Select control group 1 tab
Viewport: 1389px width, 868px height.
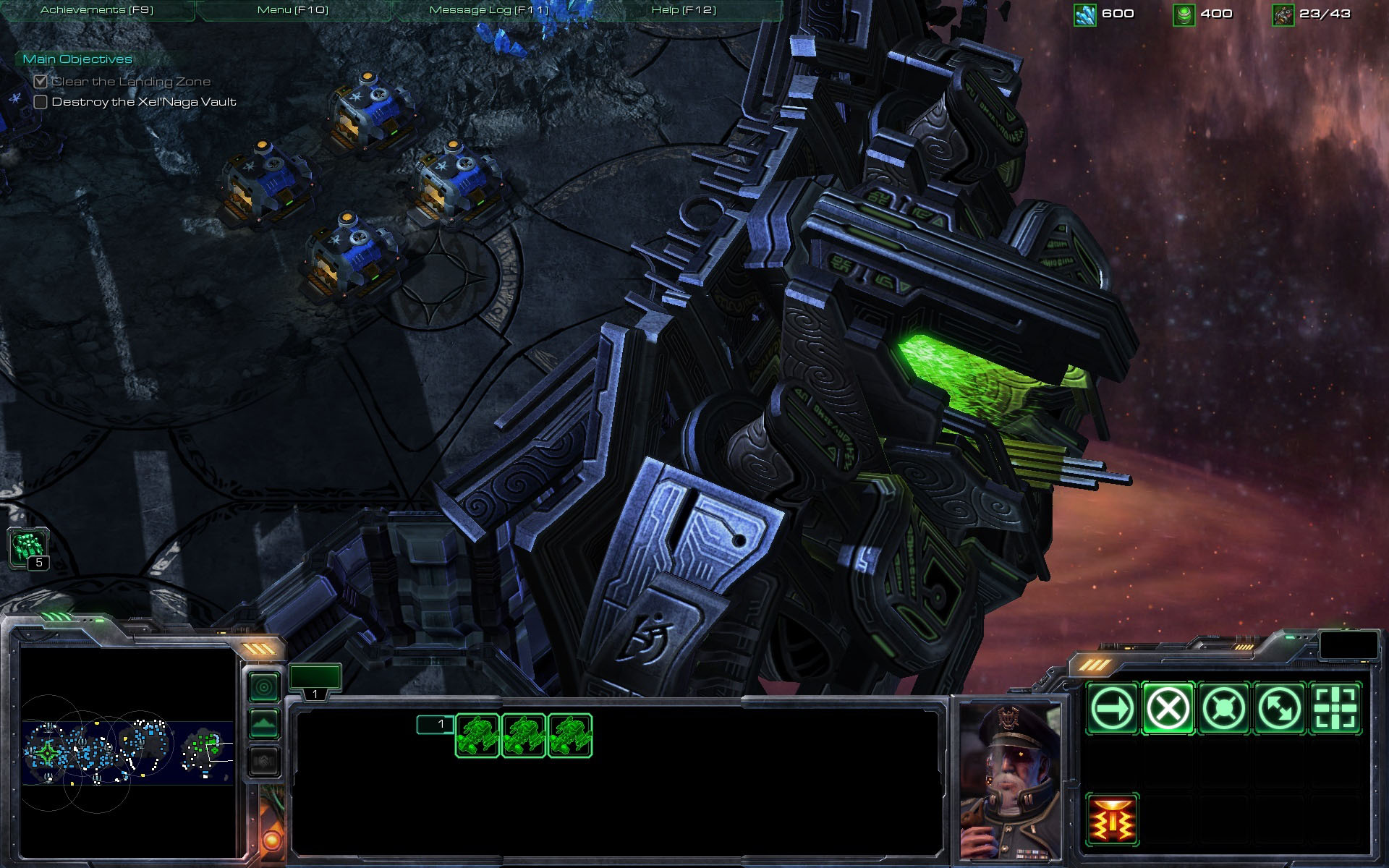point(315,681)
